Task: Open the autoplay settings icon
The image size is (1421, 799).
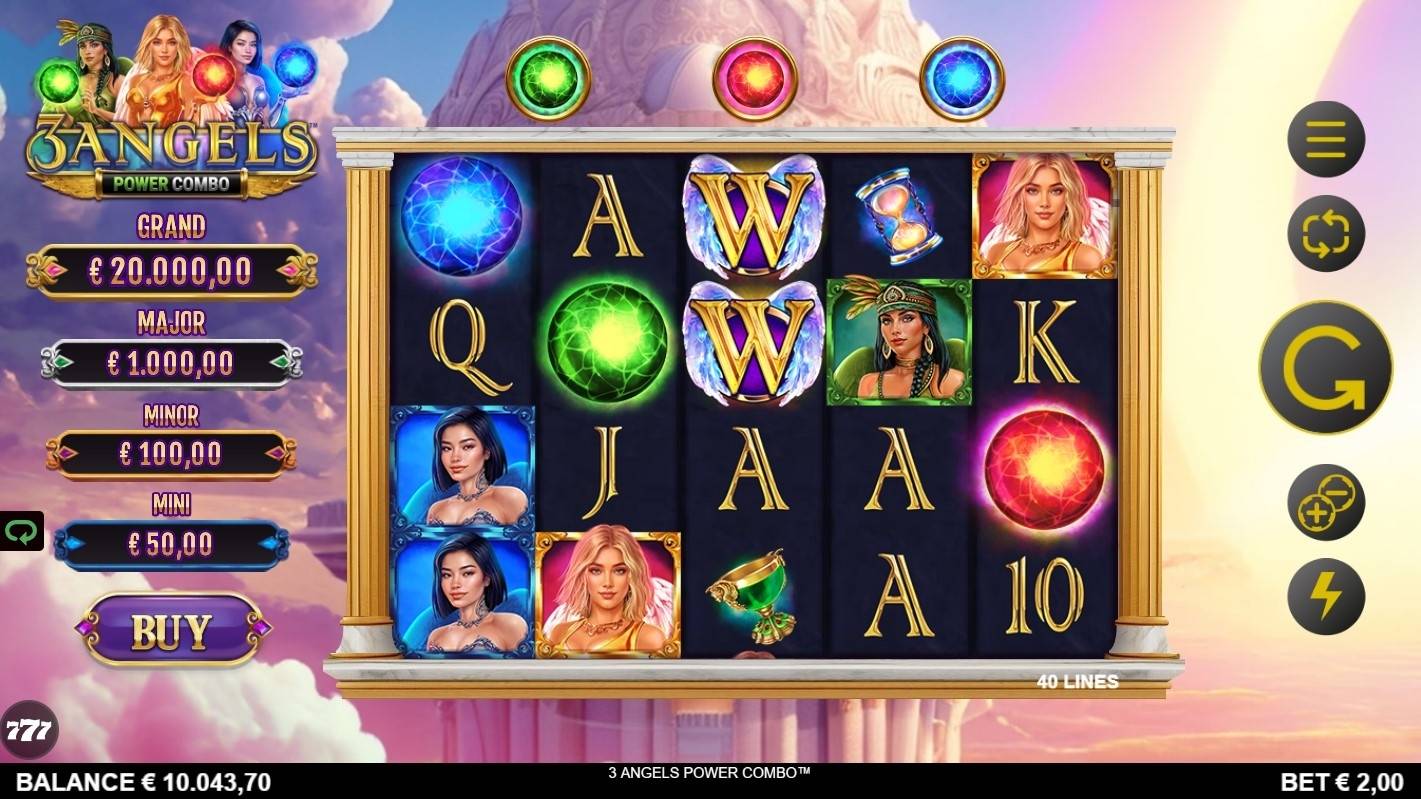Action: [1326, 233]
